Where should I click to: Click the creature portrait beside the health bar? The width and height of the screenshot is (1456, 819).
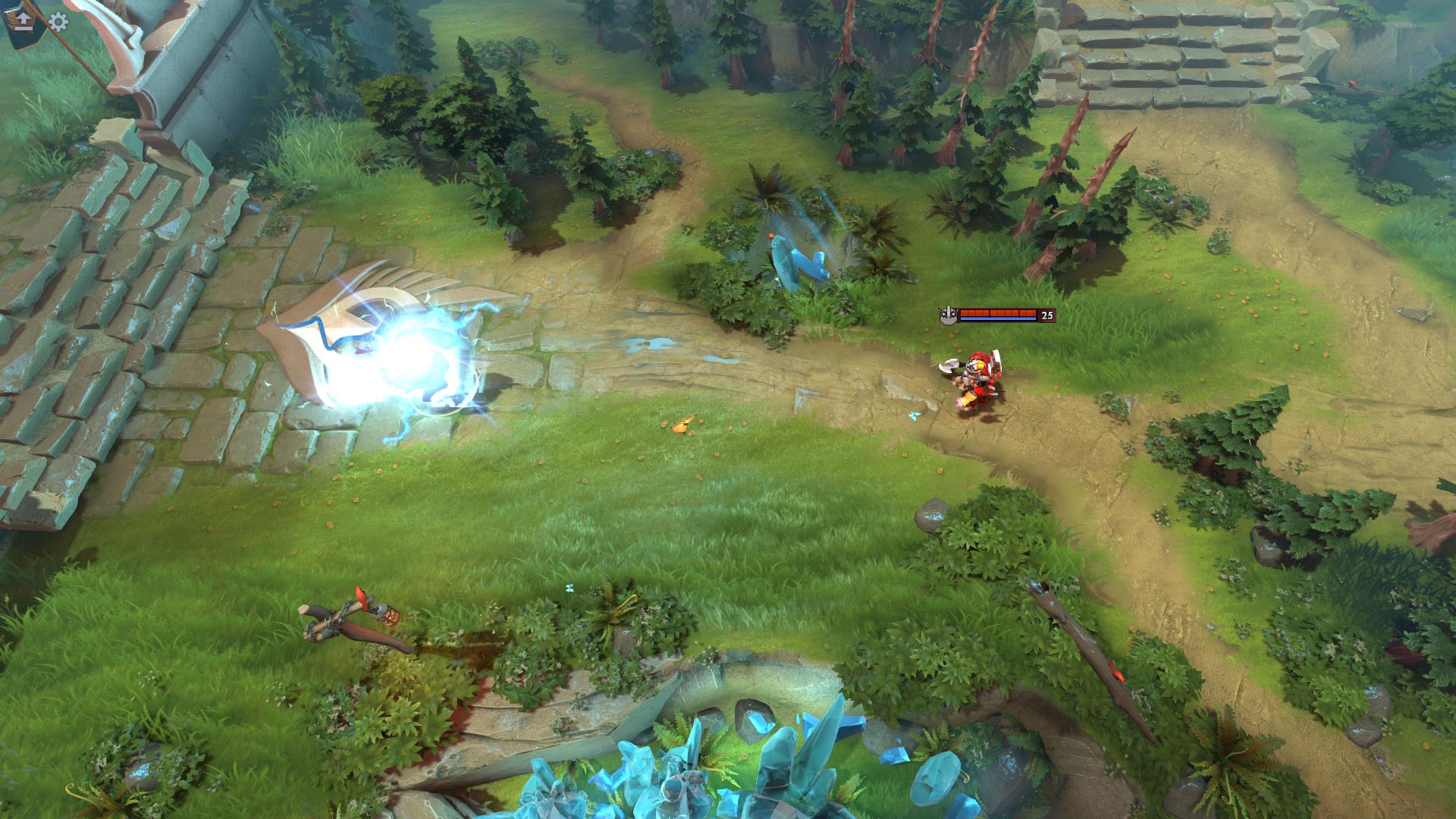click(x=948, y=314)
